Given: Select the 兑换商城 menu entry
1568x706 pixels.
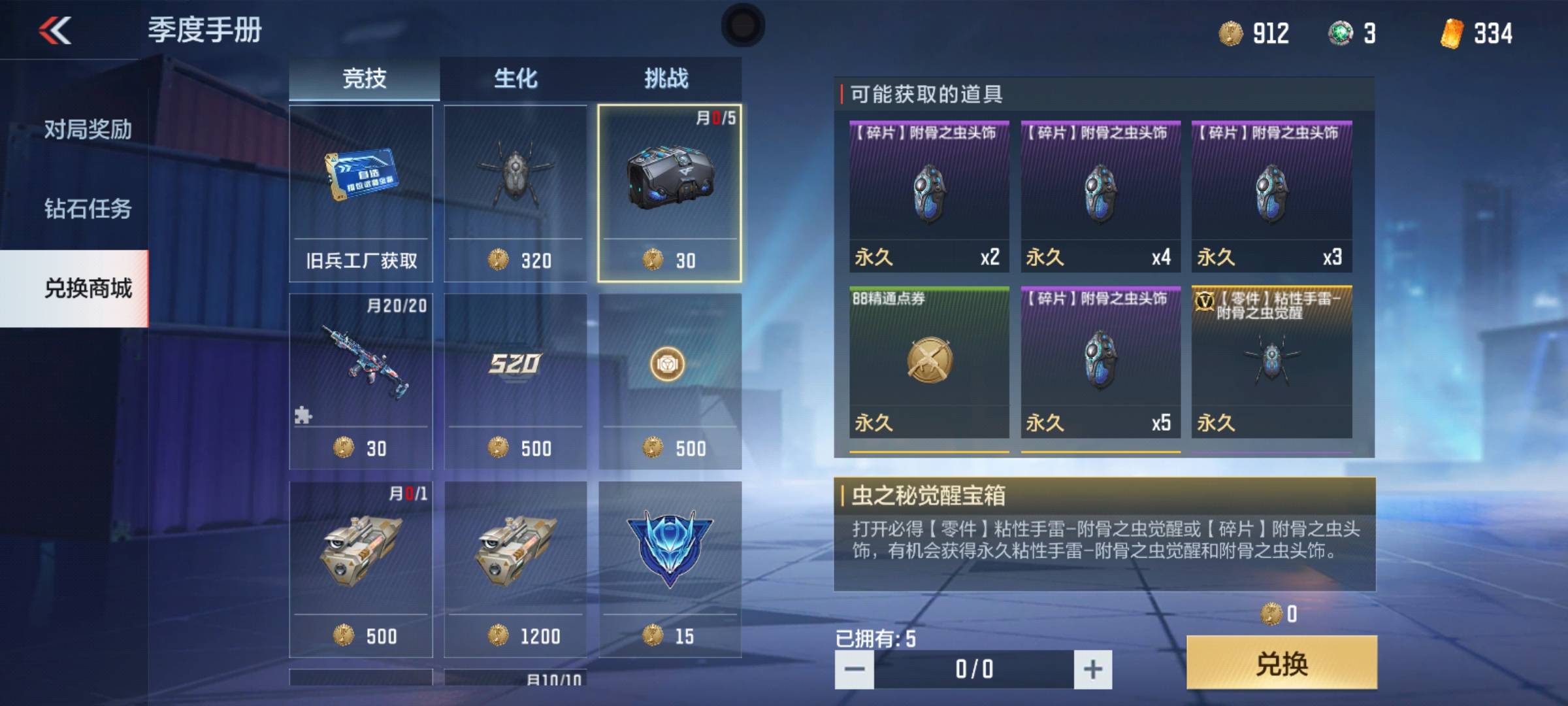Looking at the screenshot, I should 88,288.
